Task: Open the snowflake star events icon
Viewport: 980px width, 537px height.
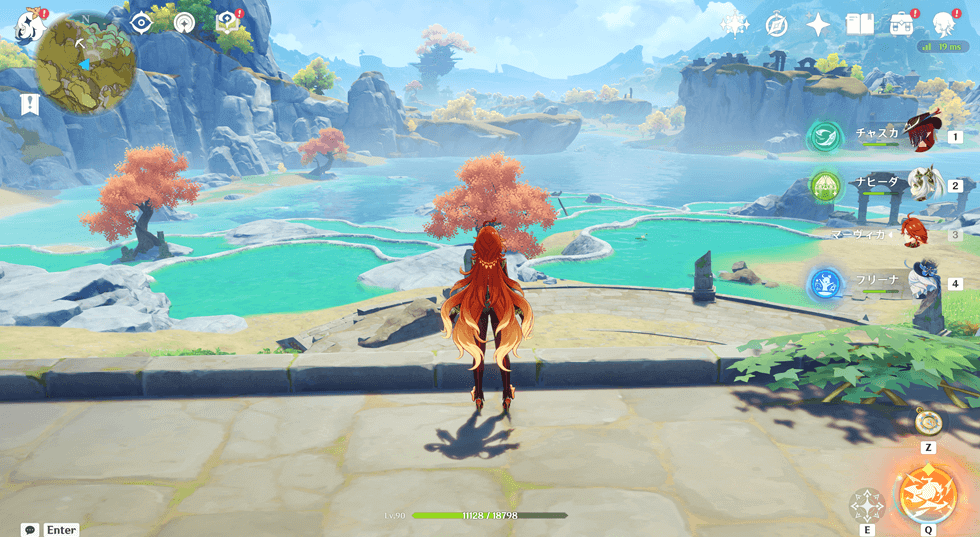Action: [735, 25]
